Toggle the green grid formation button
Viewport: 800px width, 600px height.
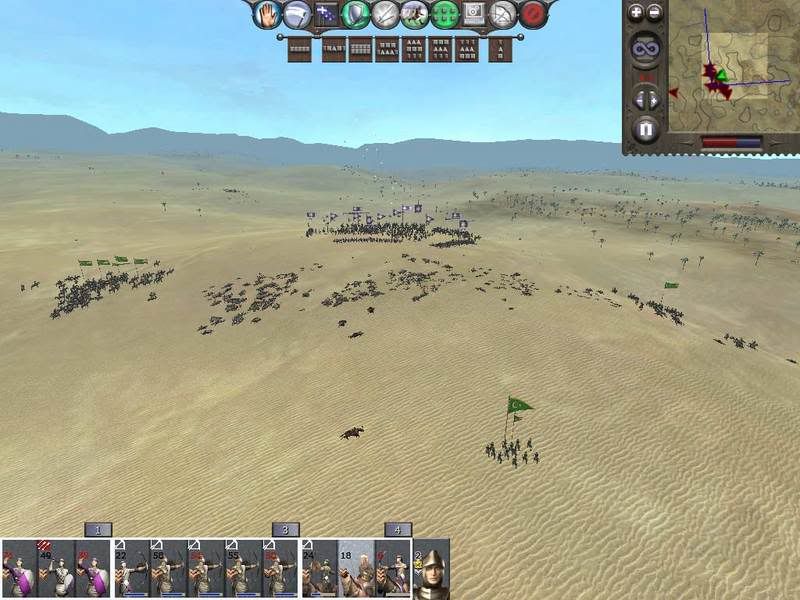point(444,14)
